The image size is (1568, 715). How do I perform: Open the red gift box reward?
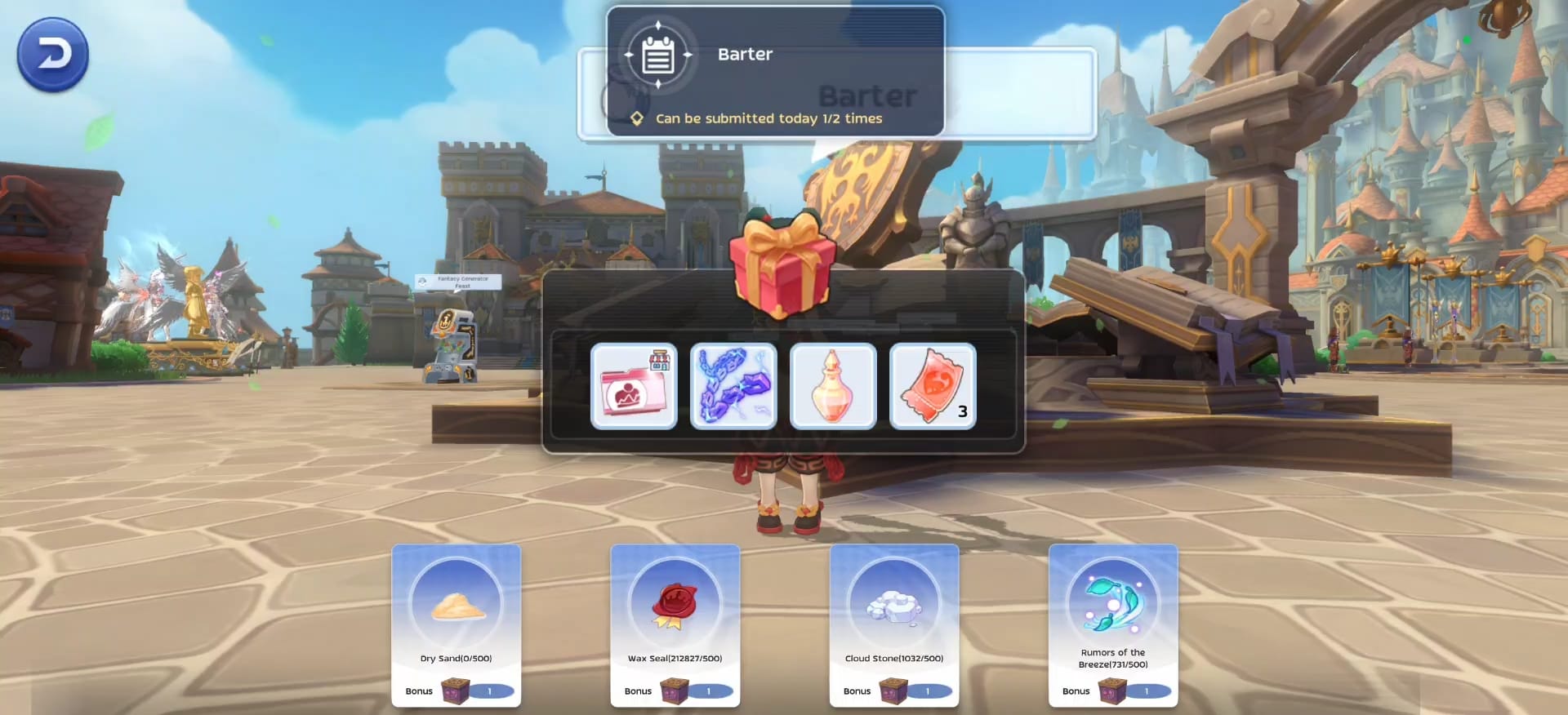782,264
